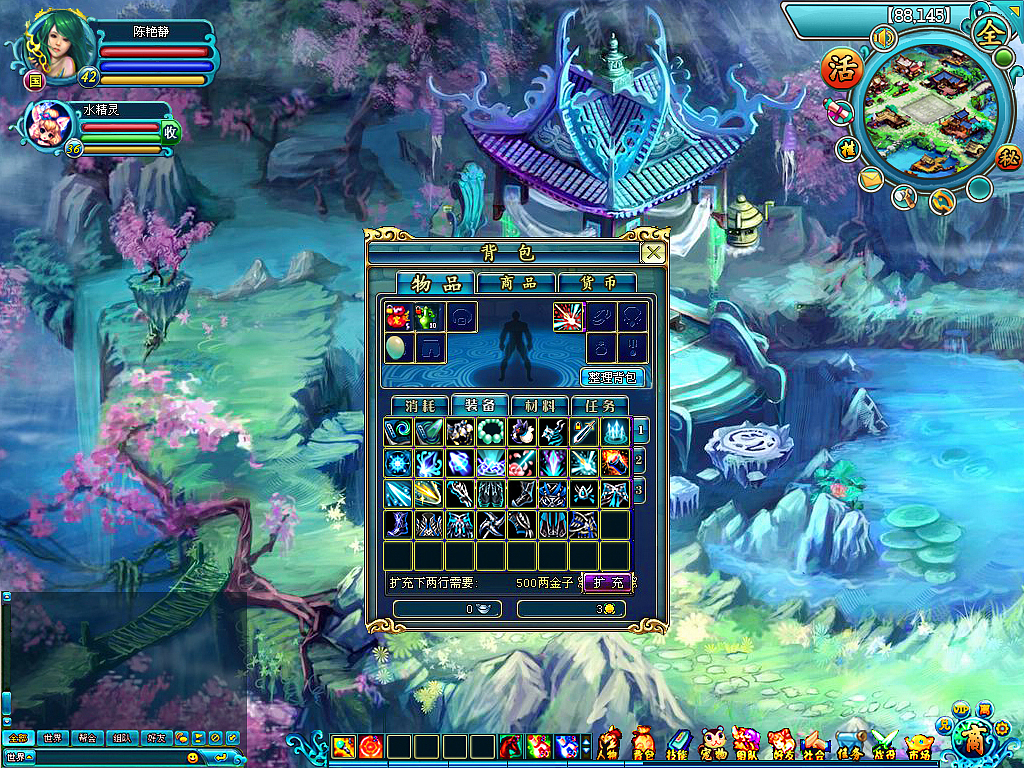
Task: Click the equipped red burst weapon slot
Action: tap(568, 317)
